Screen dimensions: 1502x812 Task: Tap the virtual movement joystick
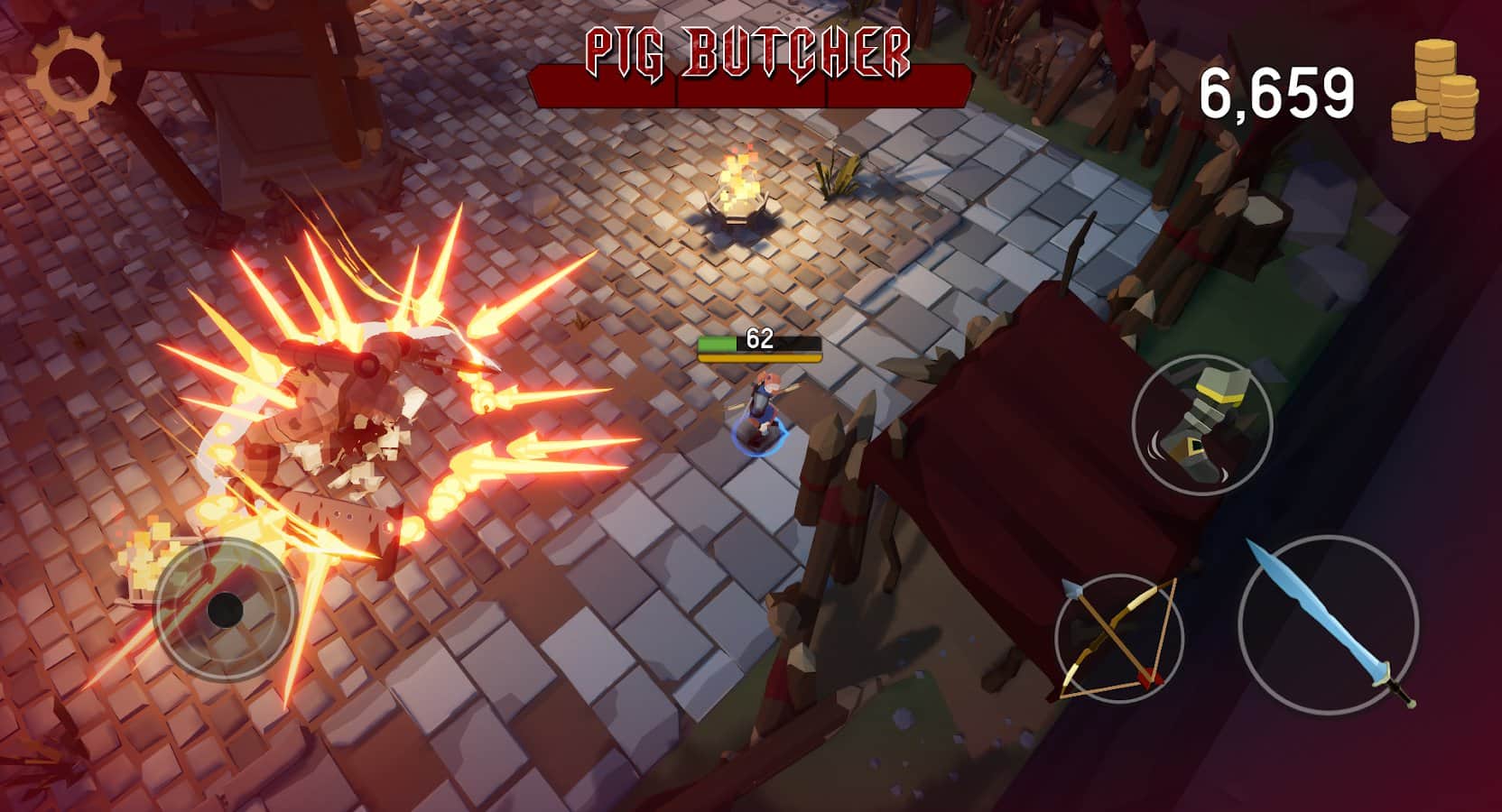226,609
